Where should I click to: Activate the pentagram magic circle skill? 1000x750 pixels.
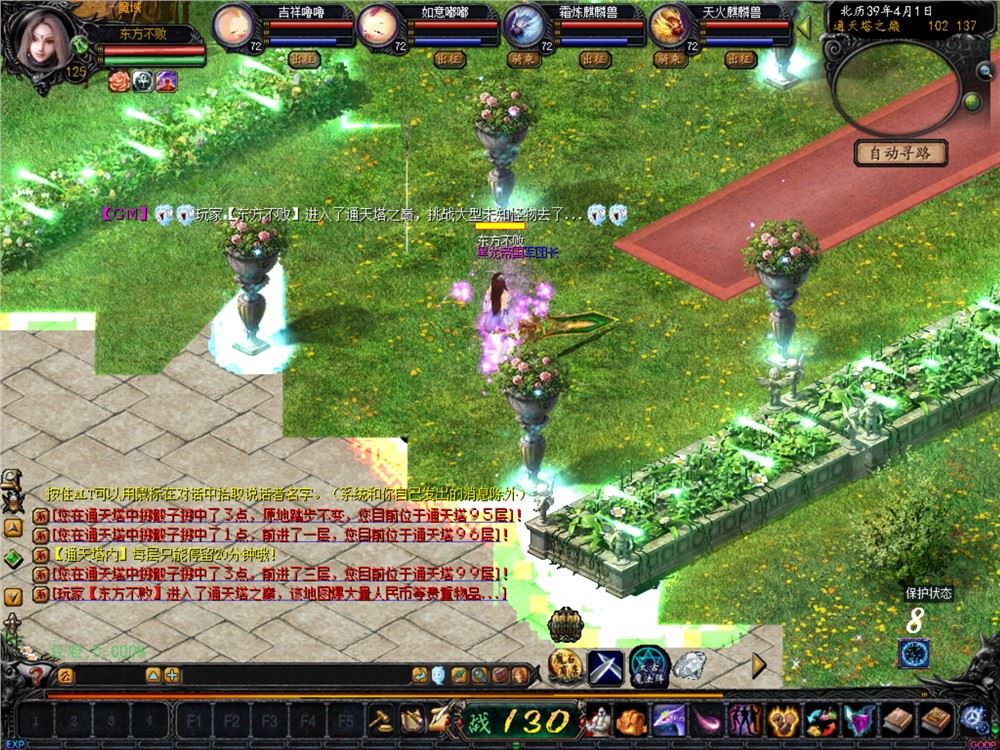click(x=648, y=666)
